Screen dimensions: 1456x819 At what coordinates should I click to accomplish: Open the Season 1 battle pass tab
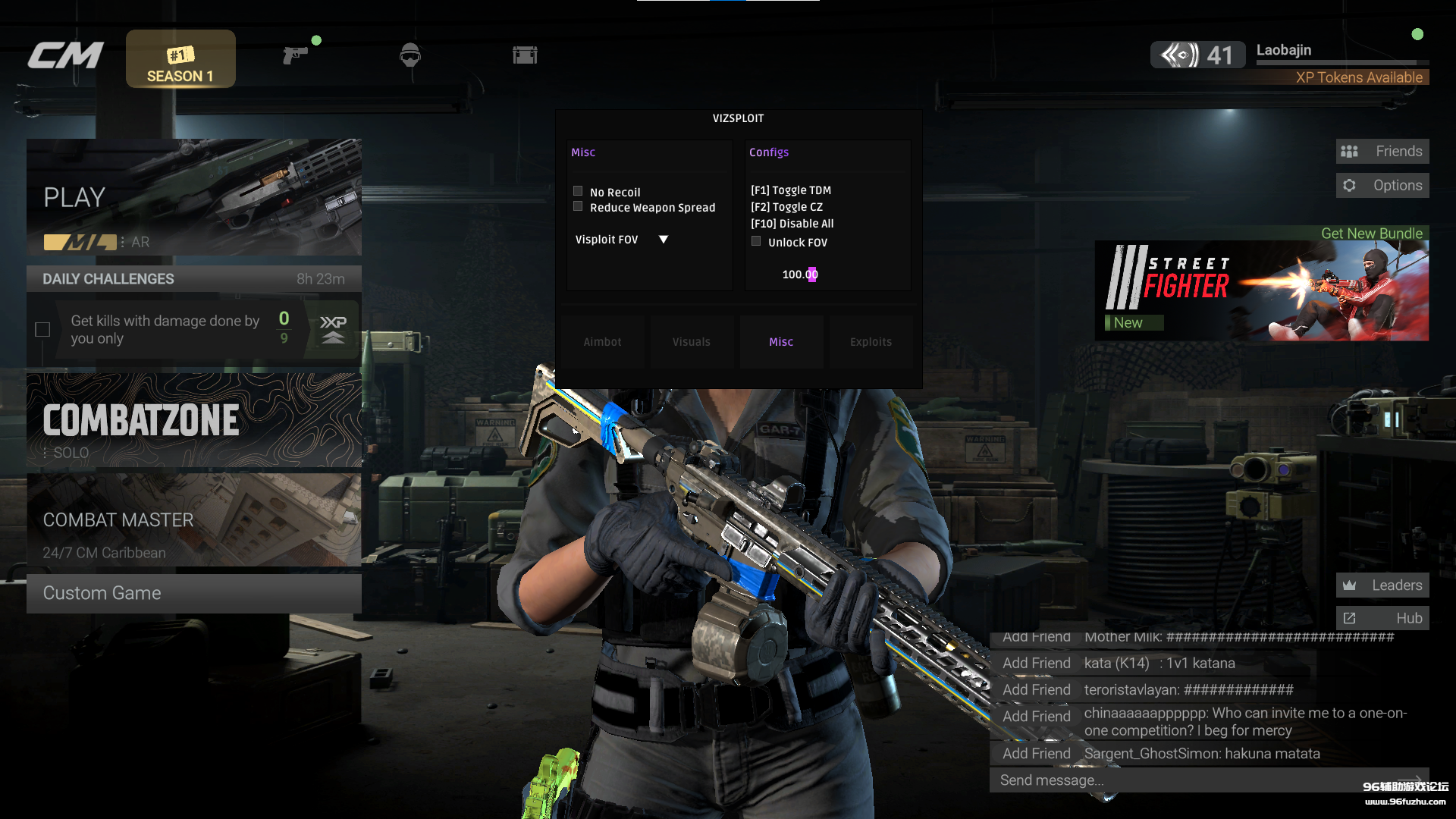tap(180, 59)
